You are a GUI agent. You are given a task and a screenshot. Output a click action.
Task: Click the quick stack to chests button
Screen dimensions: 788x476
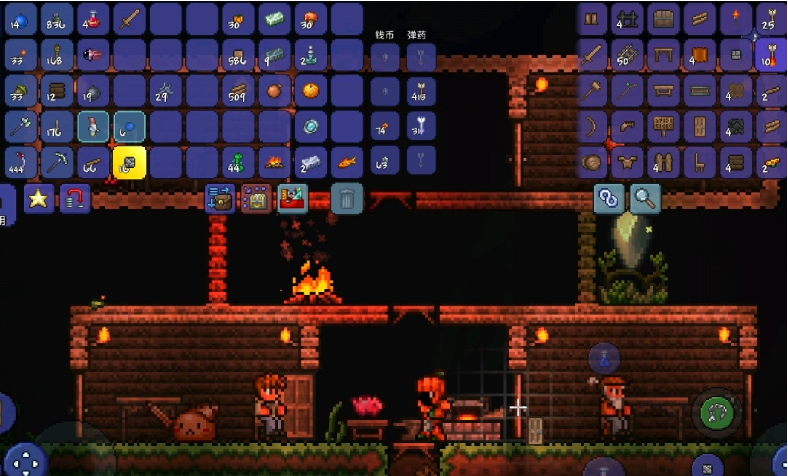click(x=220, y=198)
